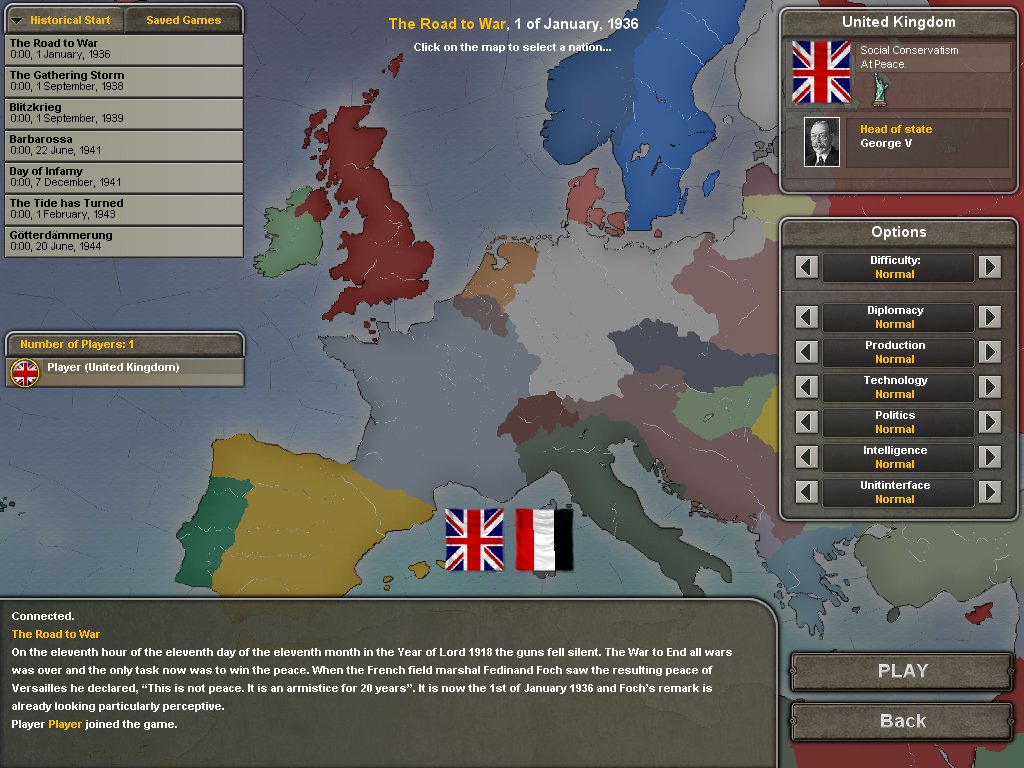
Task: Decrease Difficulty with the left arrow
Action: (807, 267)
